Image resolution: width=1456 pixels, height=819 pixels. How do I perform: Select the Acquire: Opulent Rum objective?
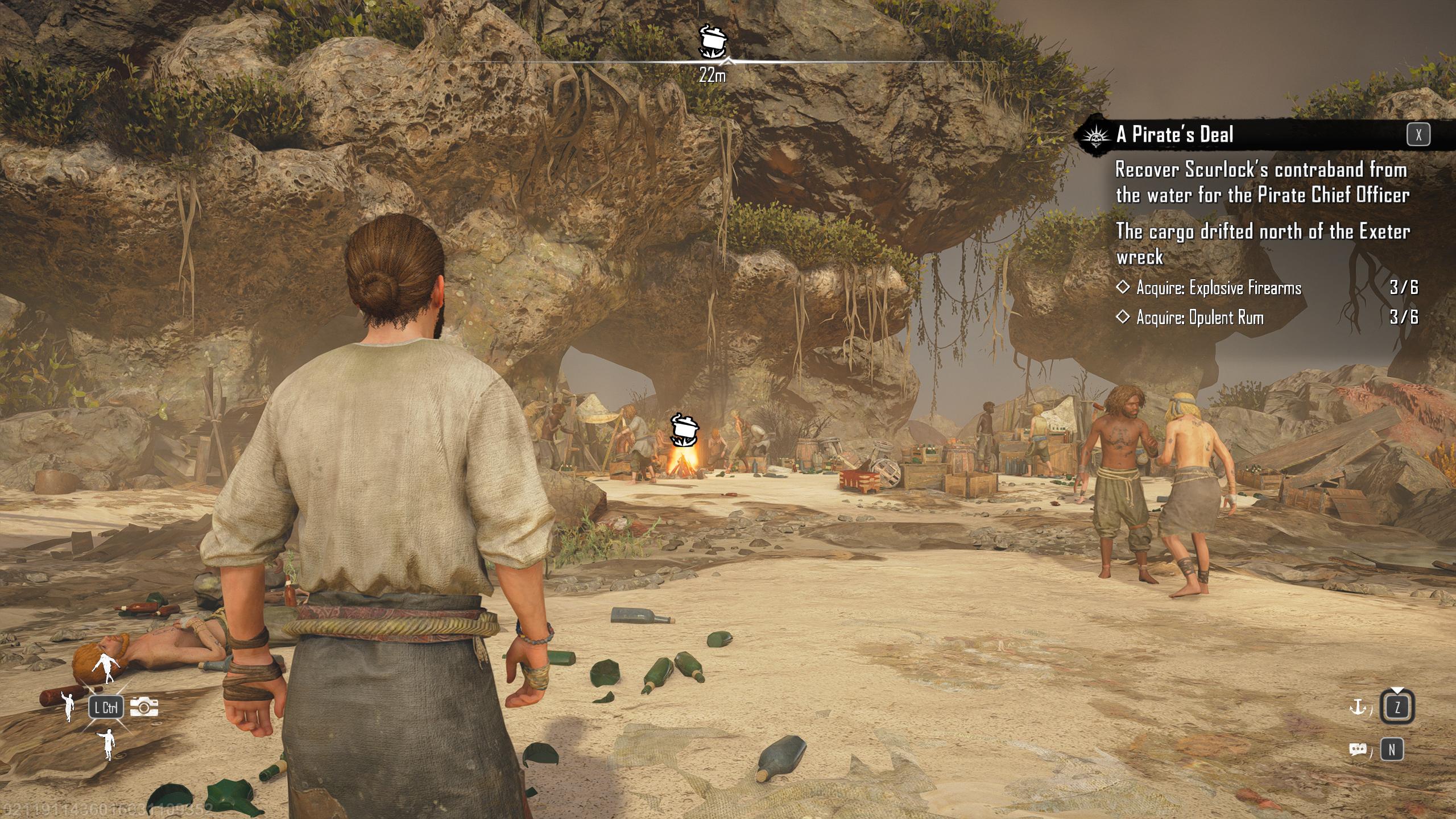coord(1199,317)
